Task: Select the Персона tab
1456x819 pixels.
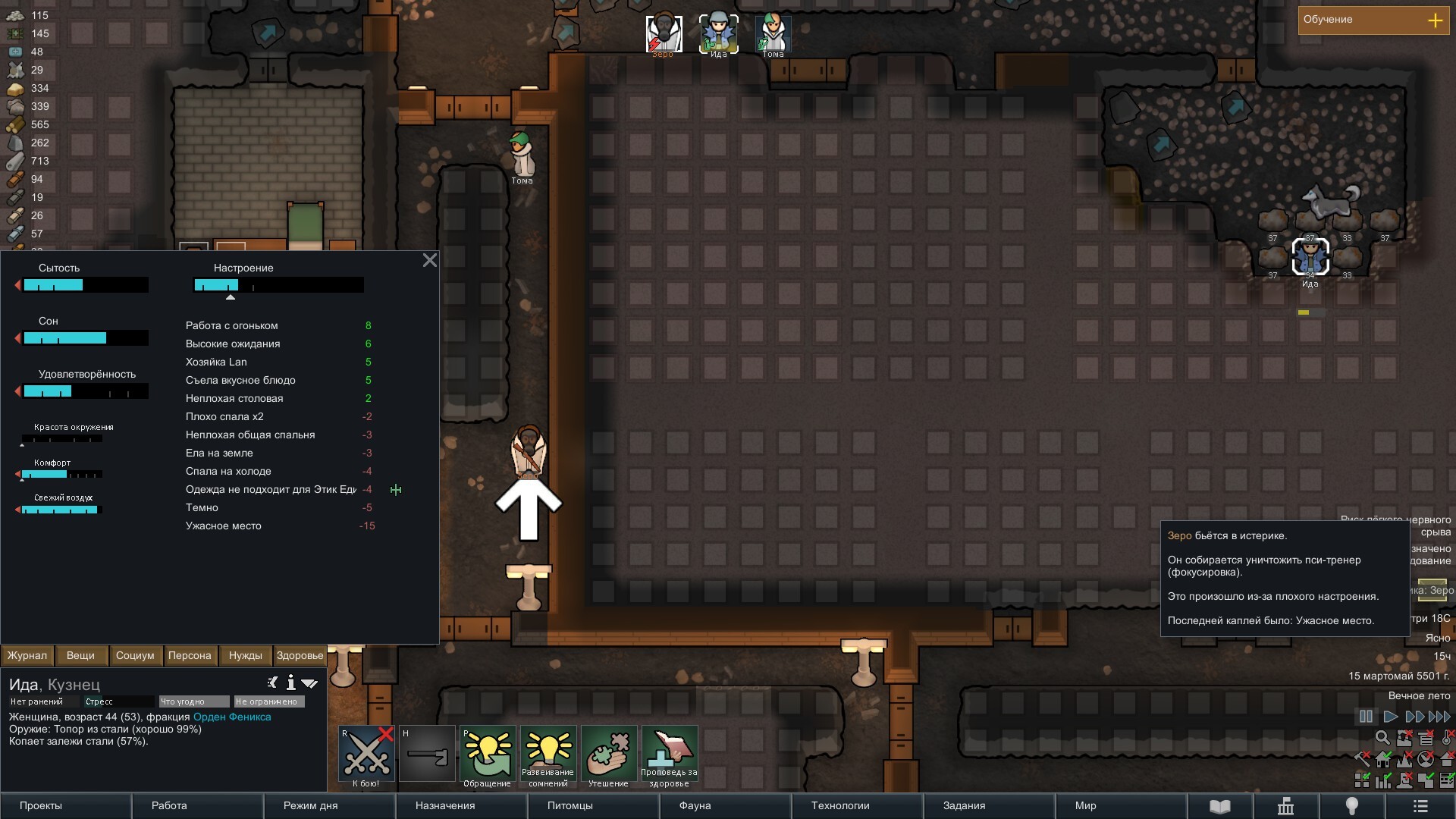Action: [x=190, y=656]
